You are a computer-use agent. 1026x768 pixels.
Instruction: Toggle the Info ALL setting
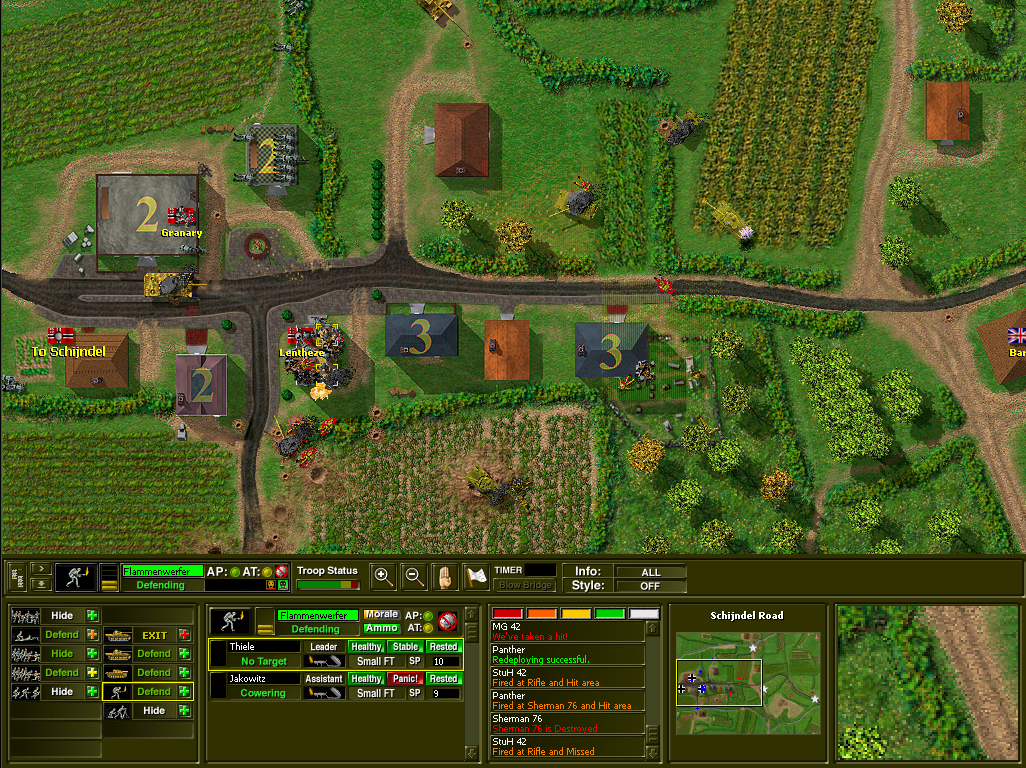650,572
